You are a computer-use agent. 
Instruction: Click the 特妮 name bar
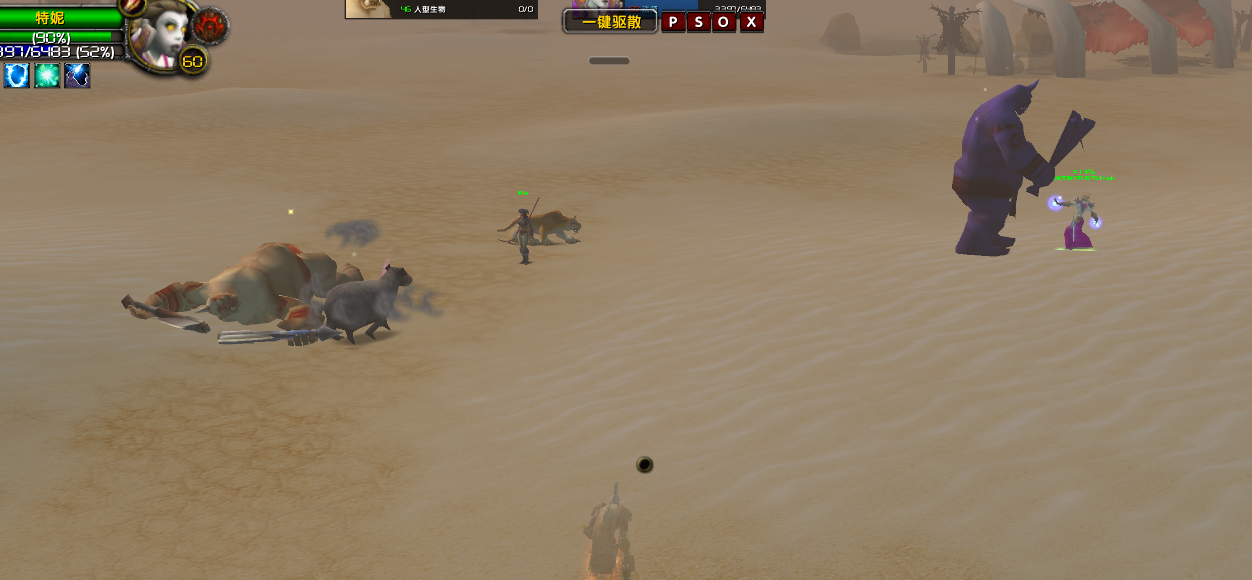coord(52,18)
